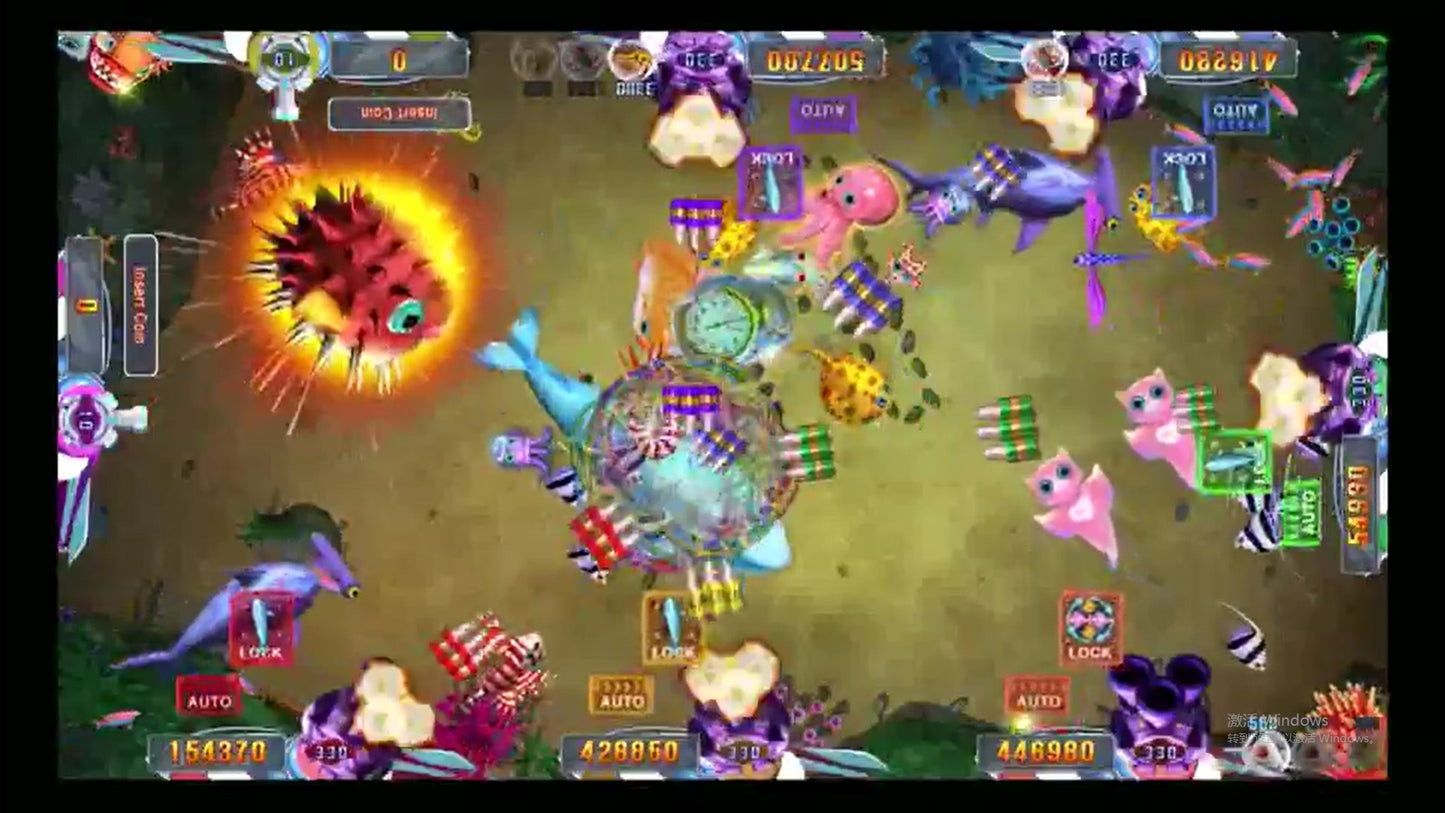Screen dimensions: 1445x813
Task: Toggle the blue AUTO fire button
Action: [1236, 115]
